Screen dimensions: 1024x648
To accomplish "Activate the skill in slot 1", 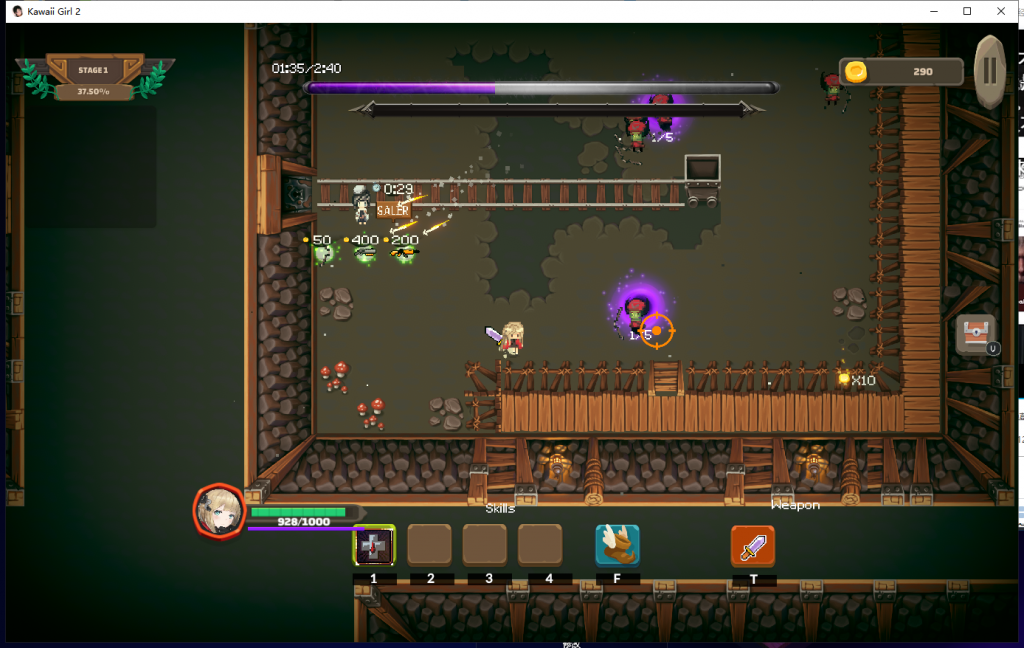I will (x=375, y=545).
